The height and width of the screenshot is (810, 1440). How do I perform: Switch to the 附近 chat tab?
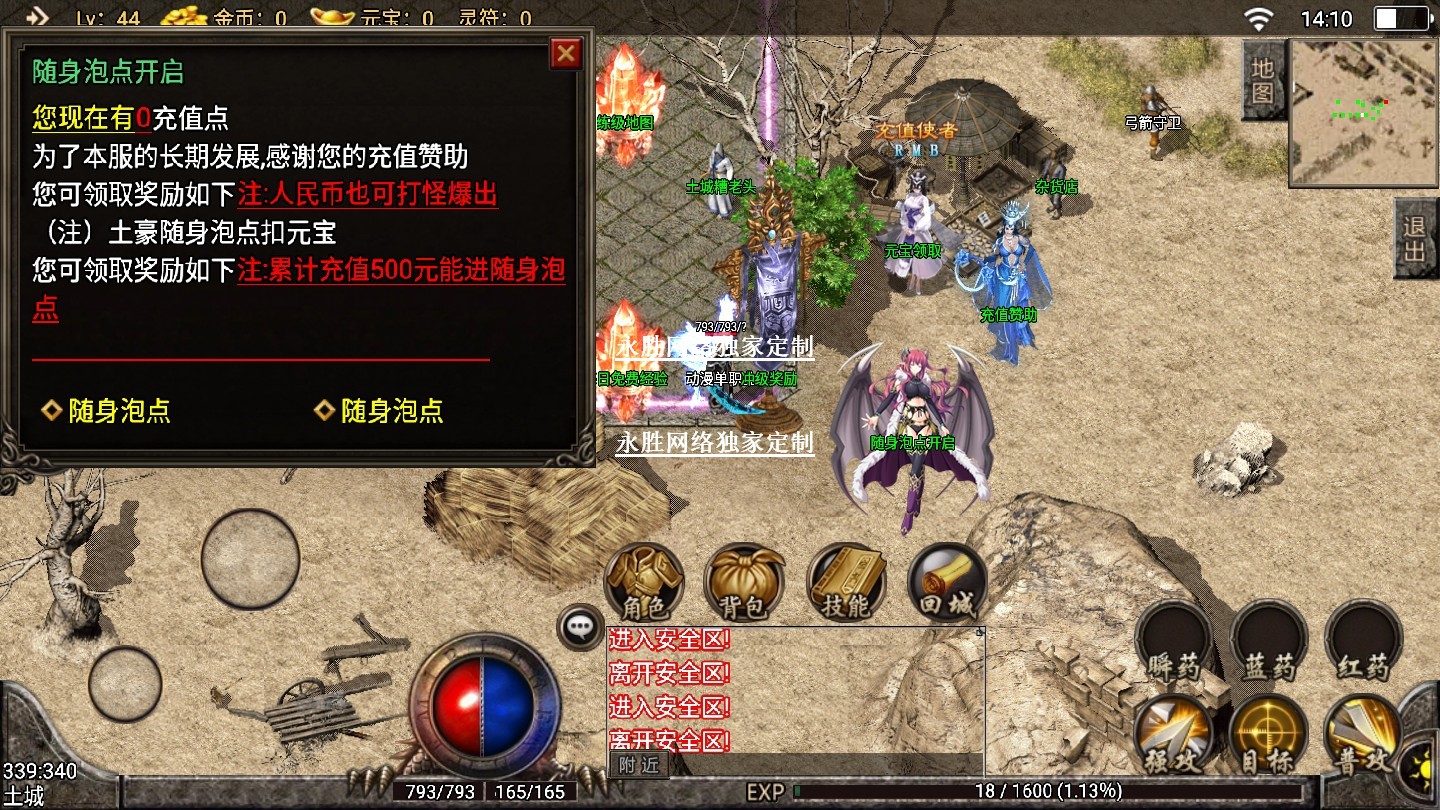click(x=638, y=765)
